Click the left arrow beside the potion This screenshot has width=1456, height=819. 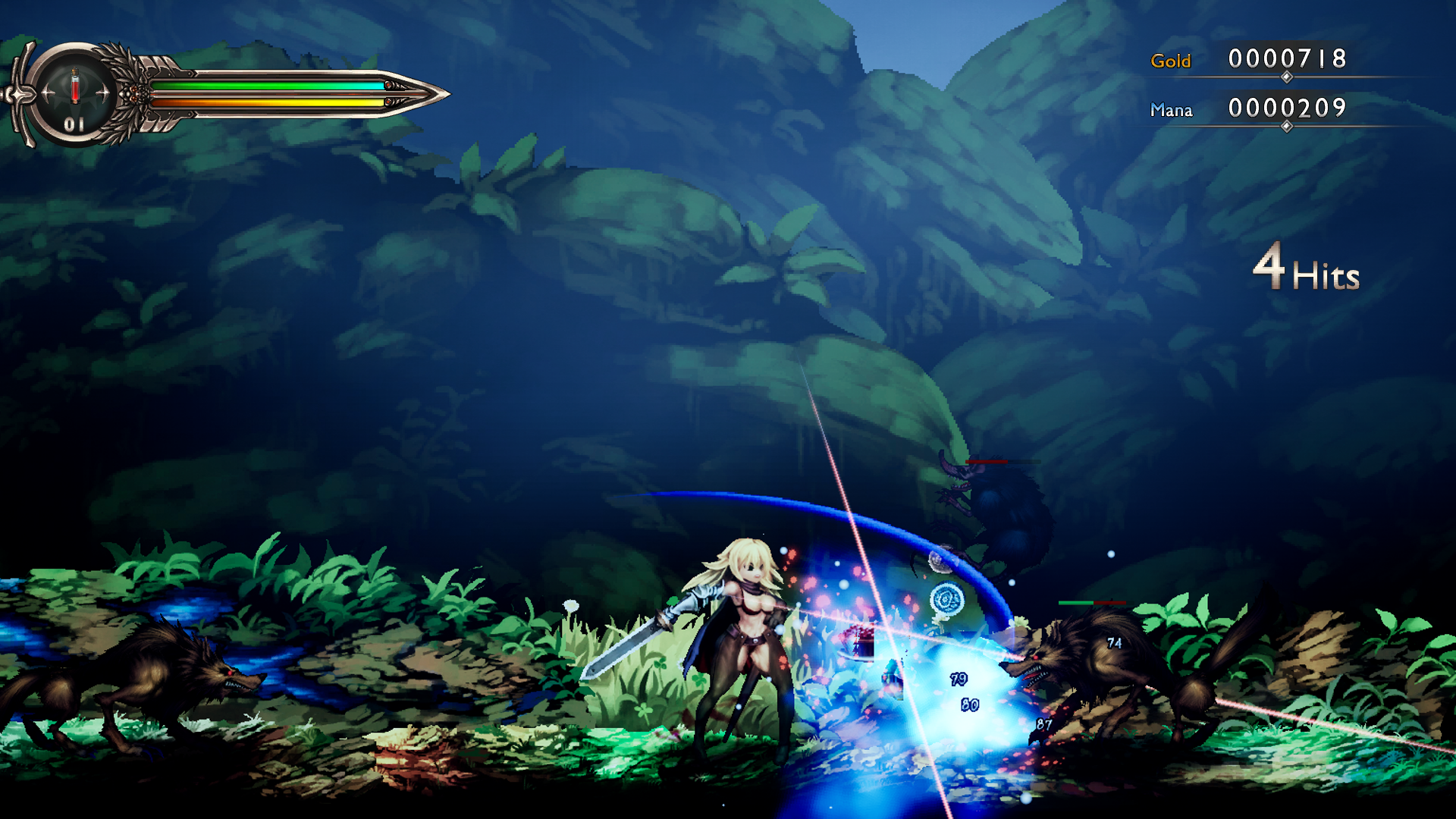(x=46, y=93)
